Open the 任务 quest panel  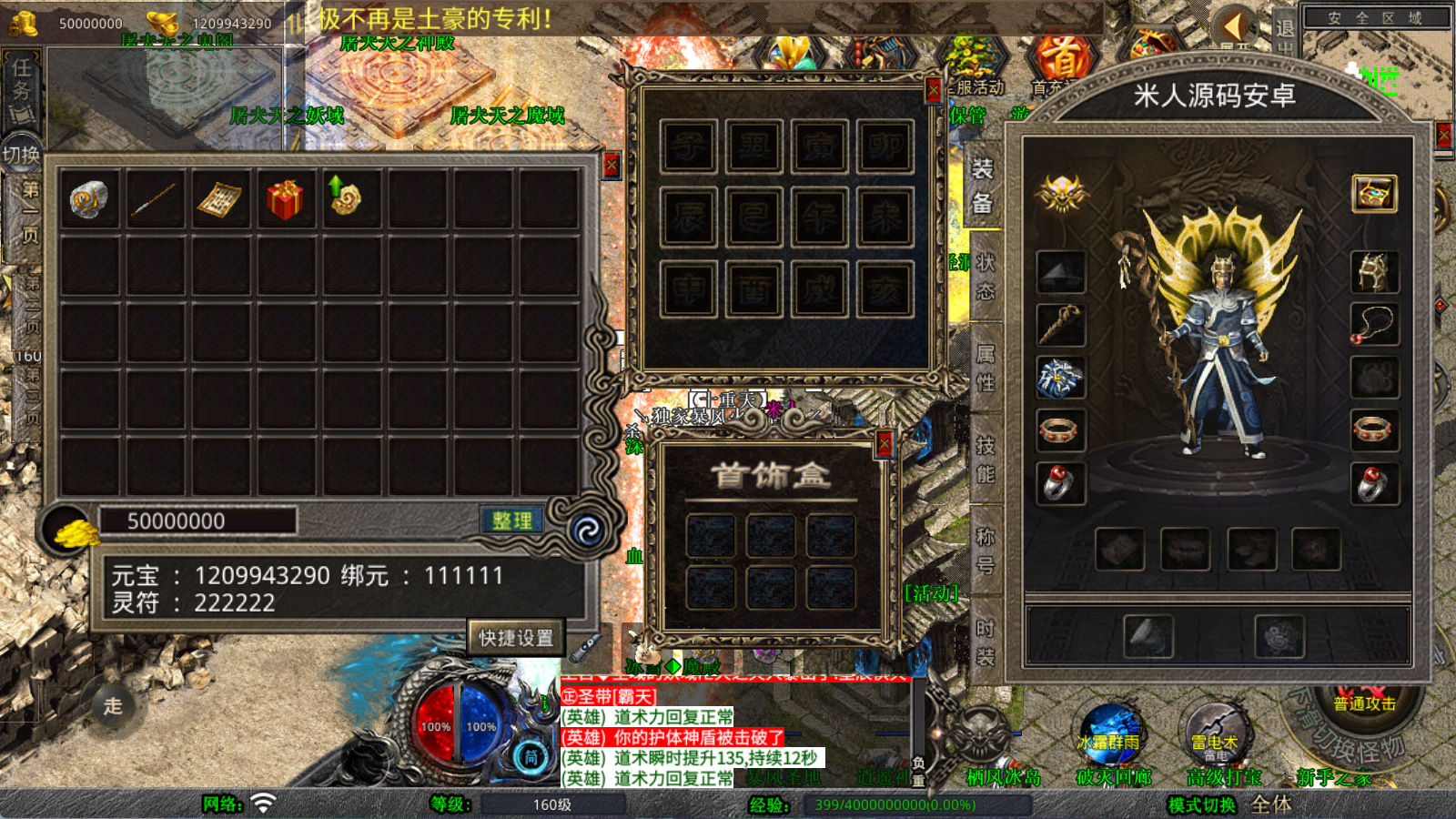21,89
